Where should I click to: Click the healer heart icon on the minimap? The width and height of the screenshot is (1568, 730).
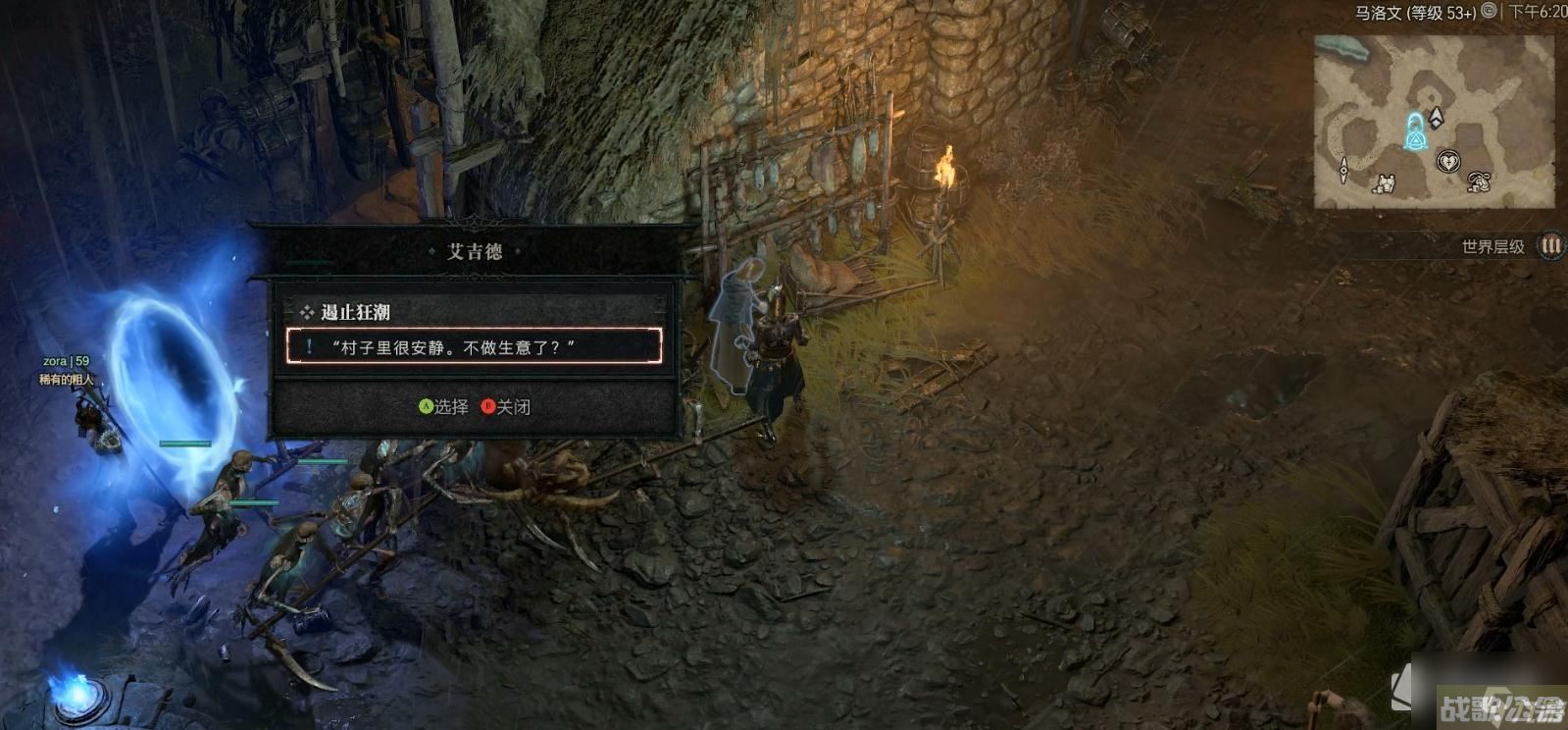pyautogui.click(x=1449, y=161)
